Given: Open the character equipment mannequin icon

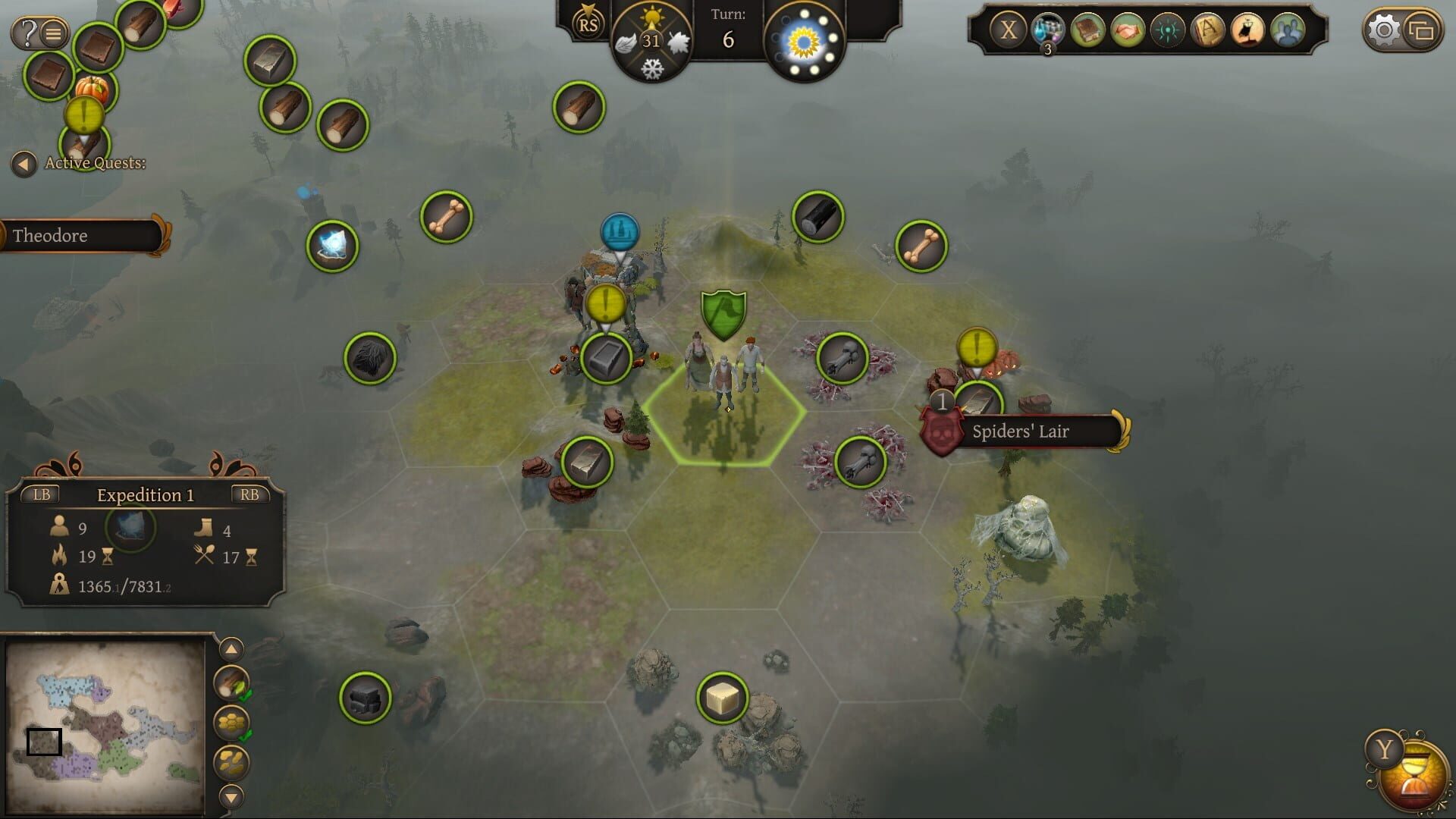Looking at the screenshot, I should (x=1249, y=30).
